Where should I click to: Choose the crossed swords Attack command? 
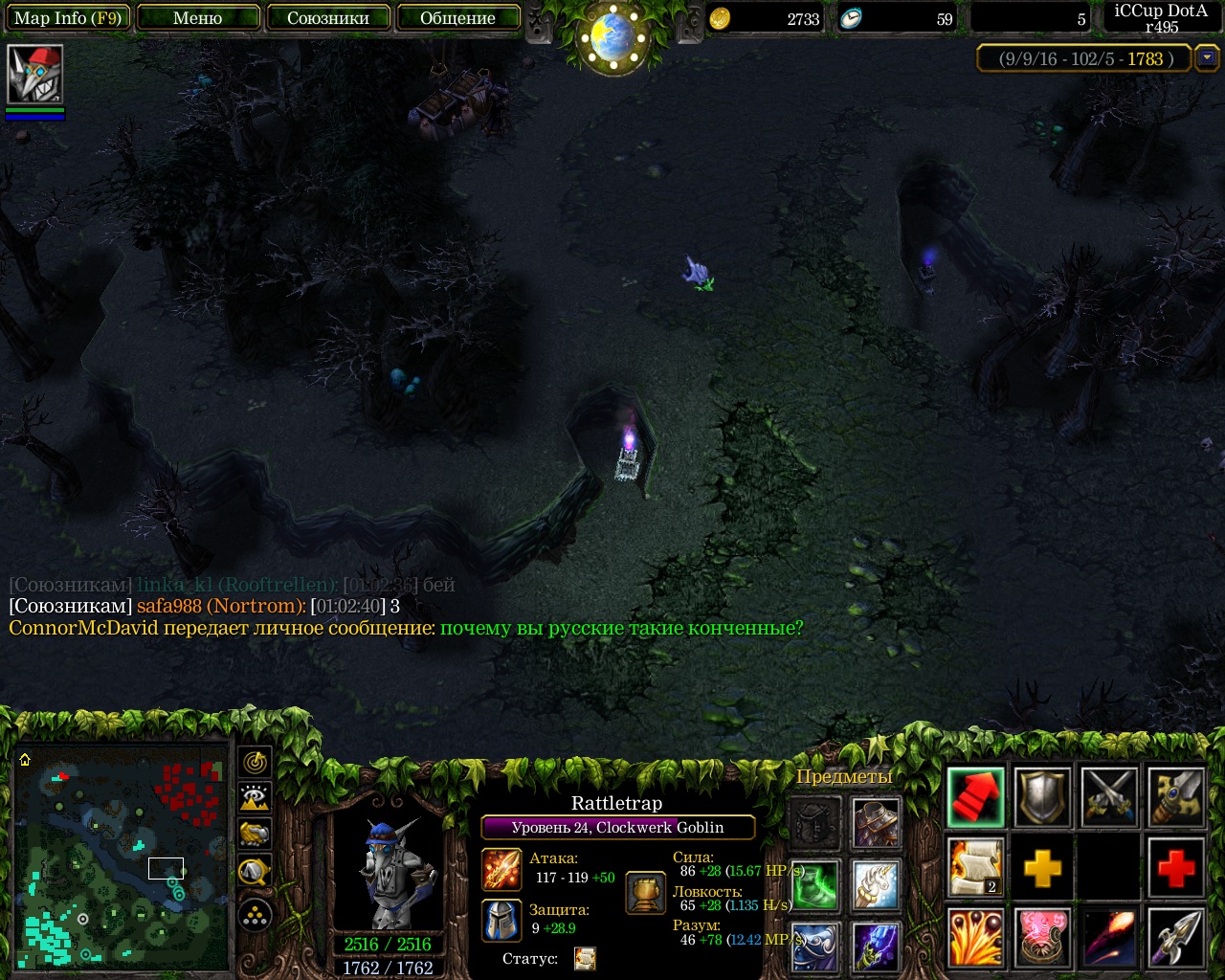pos(1109,796)
